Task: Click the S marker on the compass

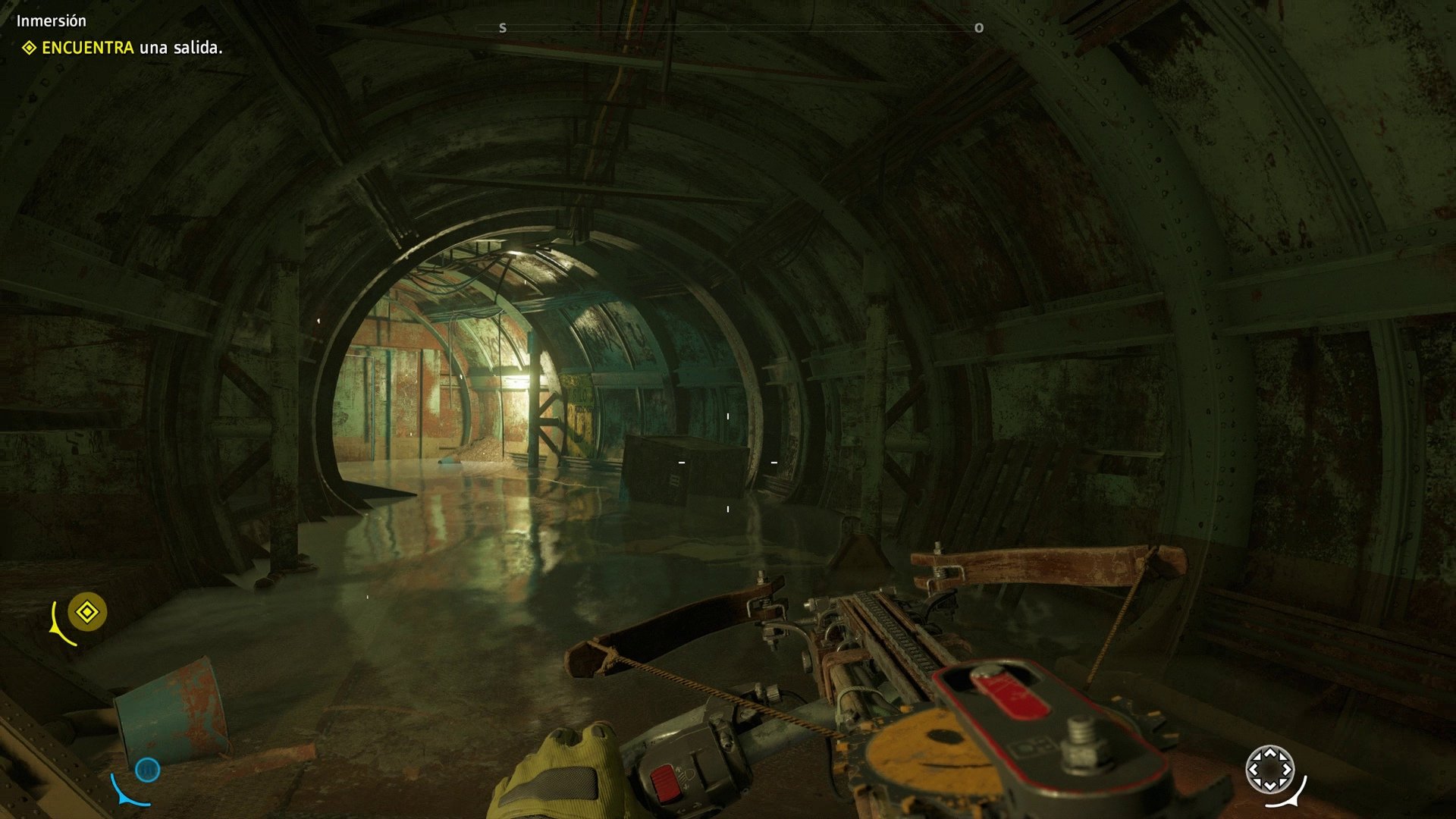Action: (502, 28)
